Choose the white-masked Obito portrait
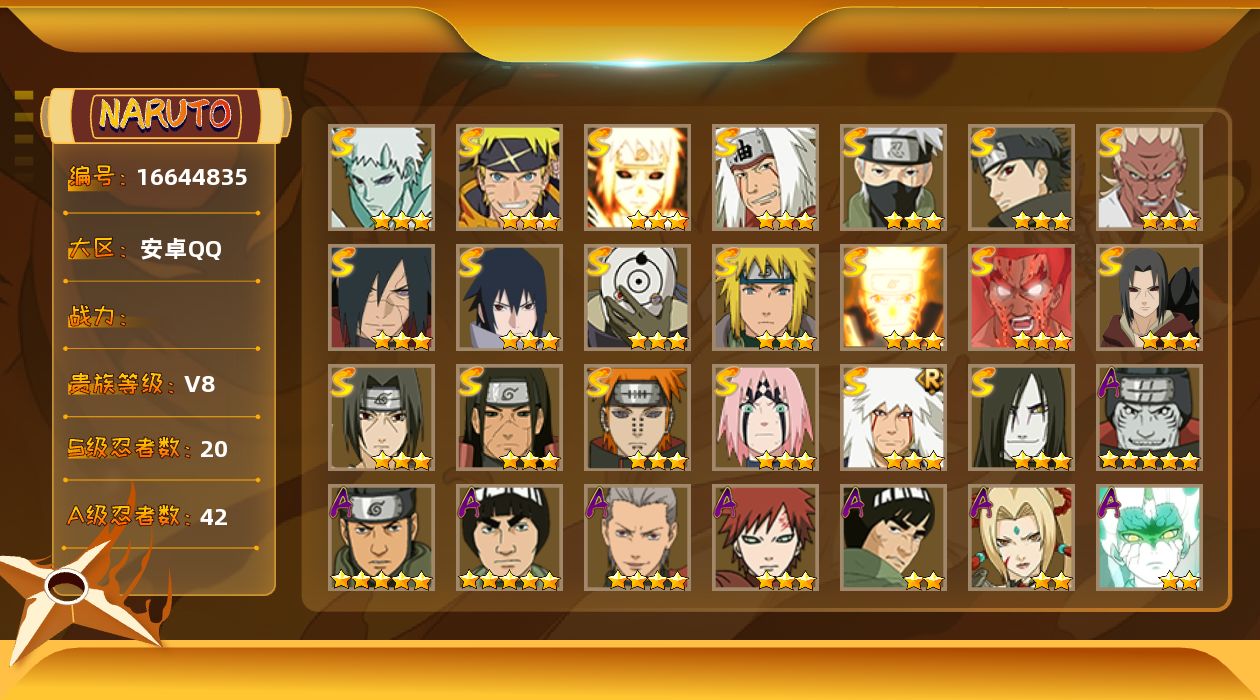Viewport: 1260px width, 700px height. (637, 297)
